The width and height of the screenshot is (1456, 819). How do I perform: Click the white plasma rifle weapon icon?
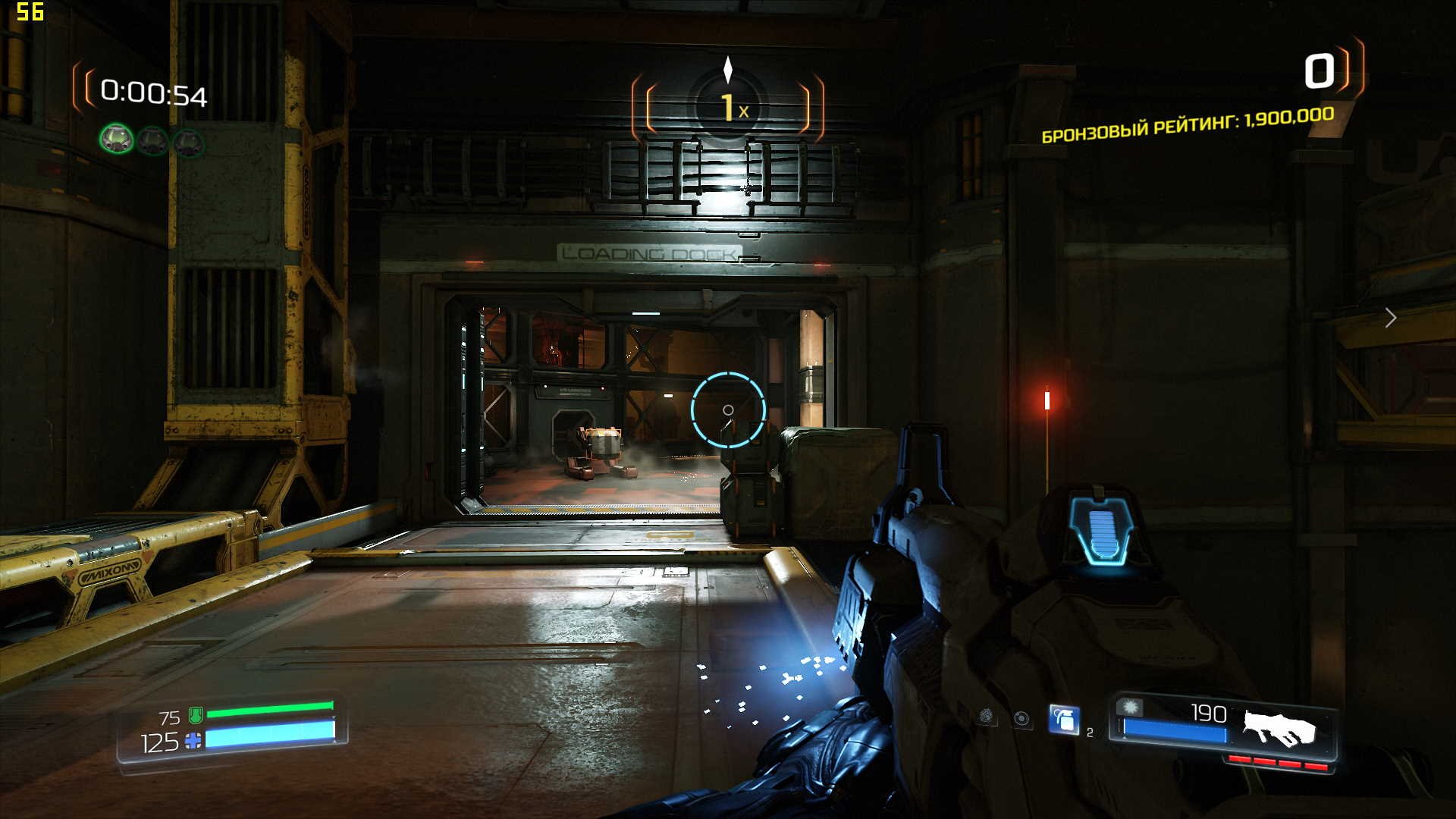coord(1279,728)
